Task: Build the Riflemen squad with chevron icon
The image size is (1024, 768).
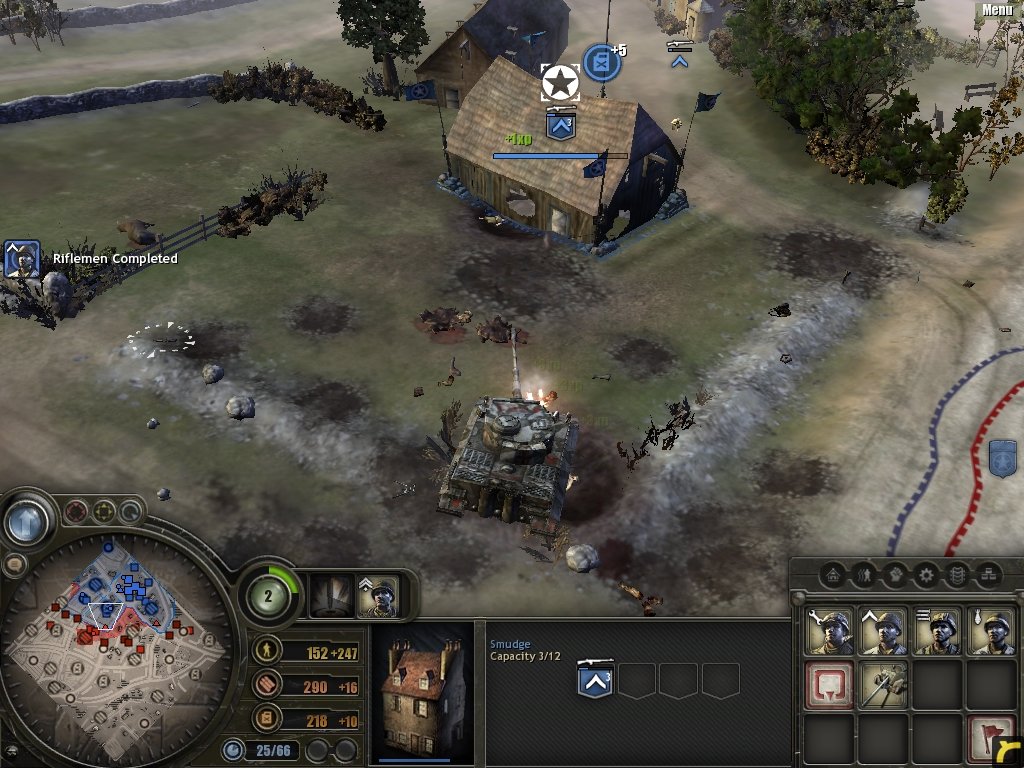Action: tap(883, 631)
